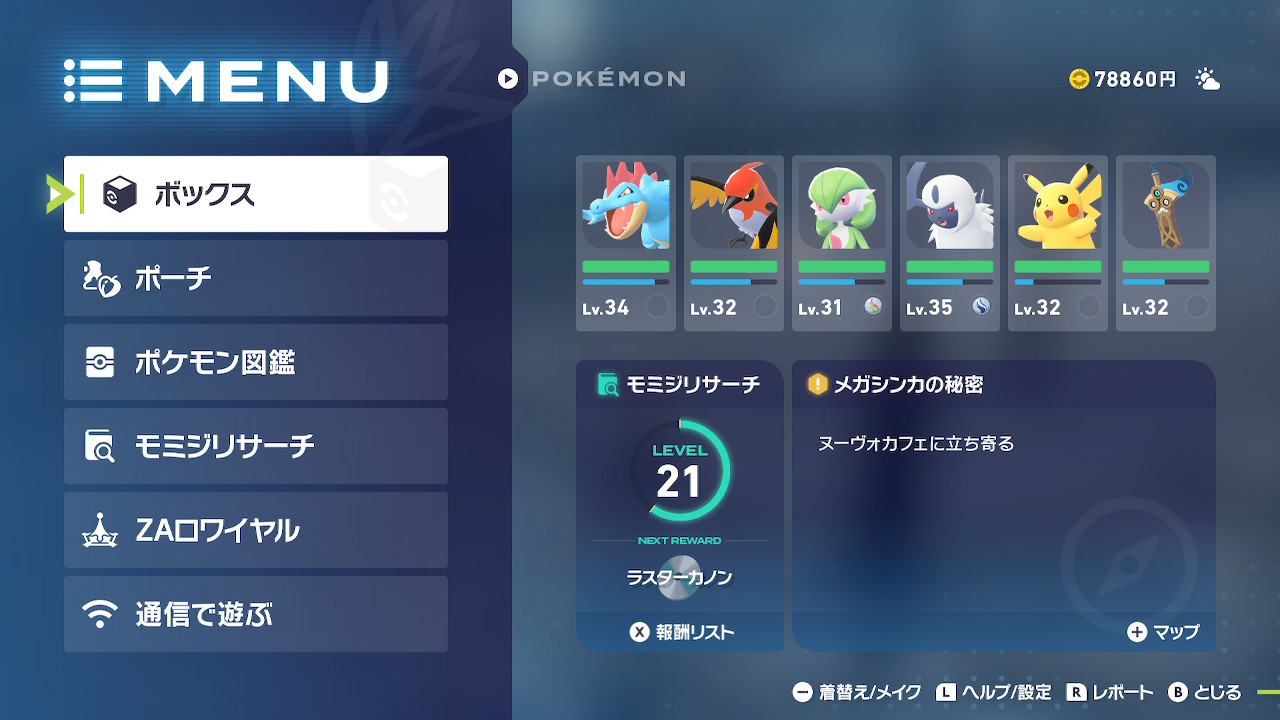Choose the Talonflame party slot
Viewport: 1280px width, 720px height.
[734, 243]
